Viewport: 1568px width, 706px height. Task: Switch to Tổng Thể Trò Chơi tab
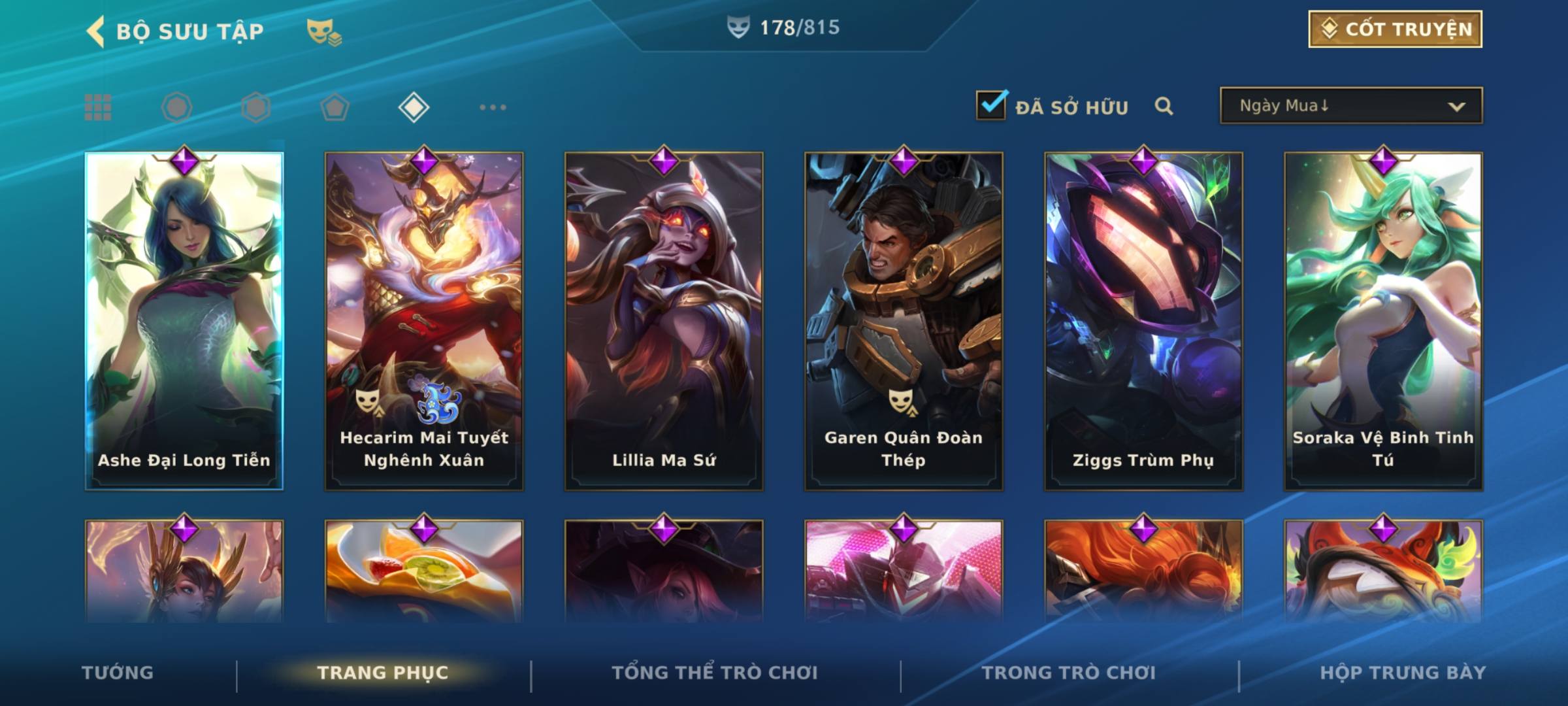tap(715, 673)
